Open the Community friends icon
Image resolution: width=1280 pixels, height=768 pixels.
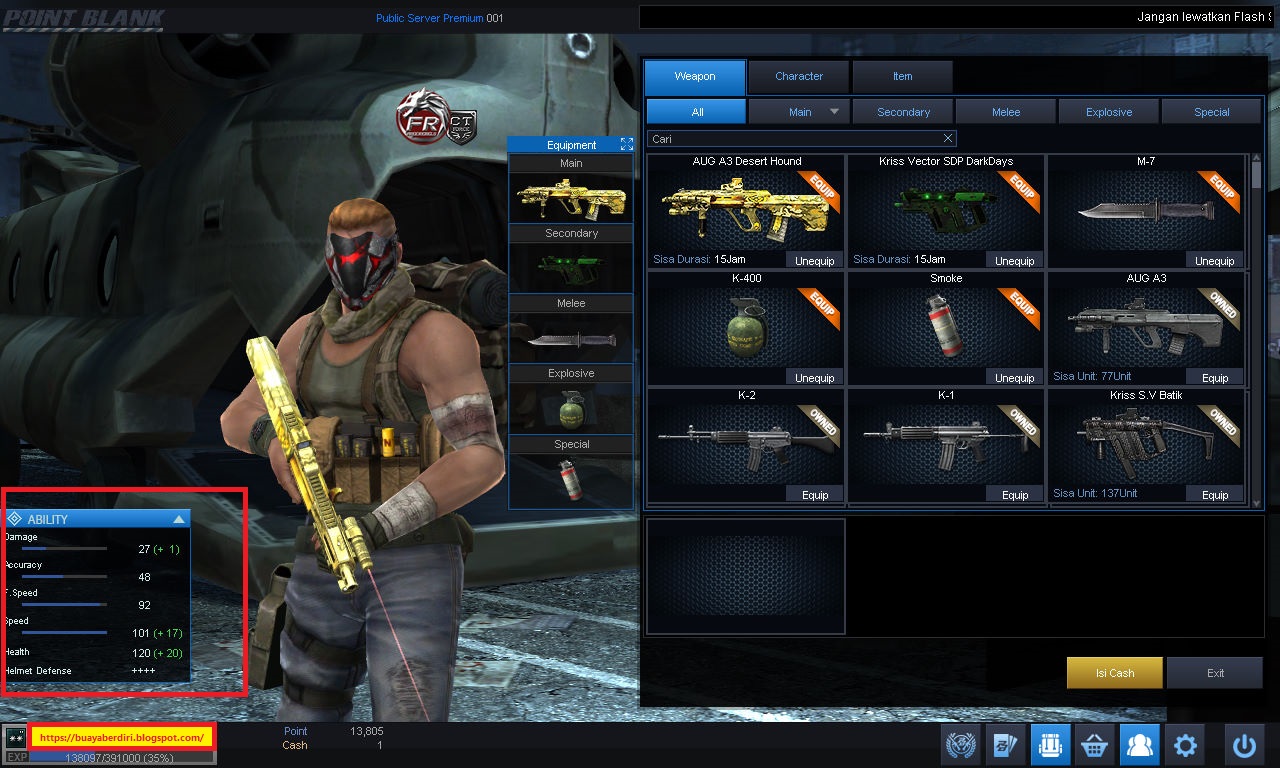pyautogui.click(x=1139, y=744)
